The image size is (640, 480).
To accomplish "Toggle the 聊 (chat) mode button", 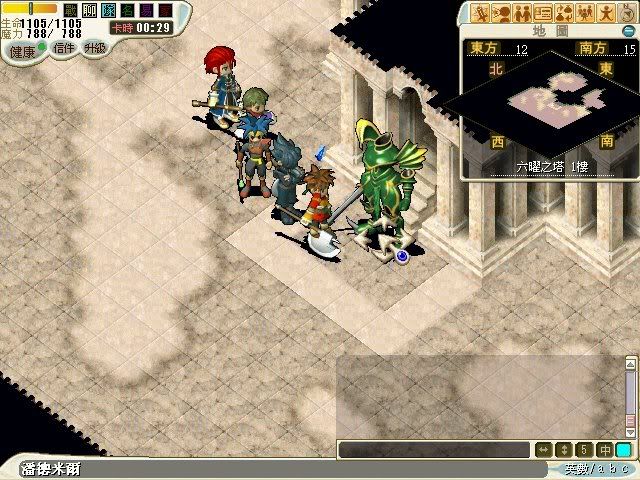I will click(x=89, y=10).
